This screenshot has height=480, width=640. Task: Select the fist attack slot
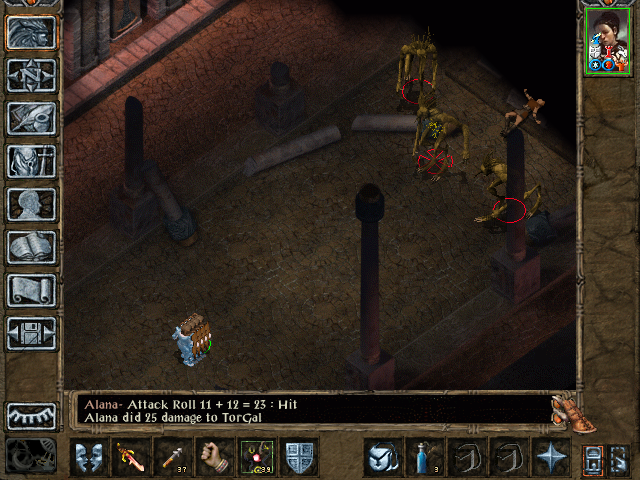point(213,457)
